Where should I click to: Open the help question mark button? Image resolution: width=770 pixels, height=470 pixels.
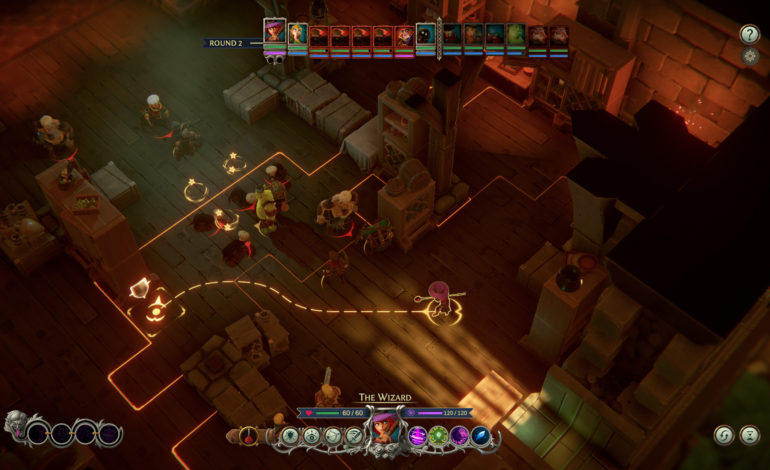pyautogui.click(x=749, y=34)
